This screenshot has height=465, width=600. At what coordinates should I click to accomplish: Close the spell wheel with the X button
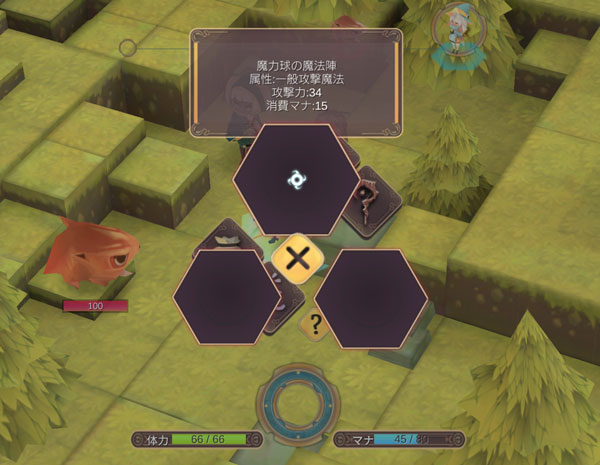(297, 259)
